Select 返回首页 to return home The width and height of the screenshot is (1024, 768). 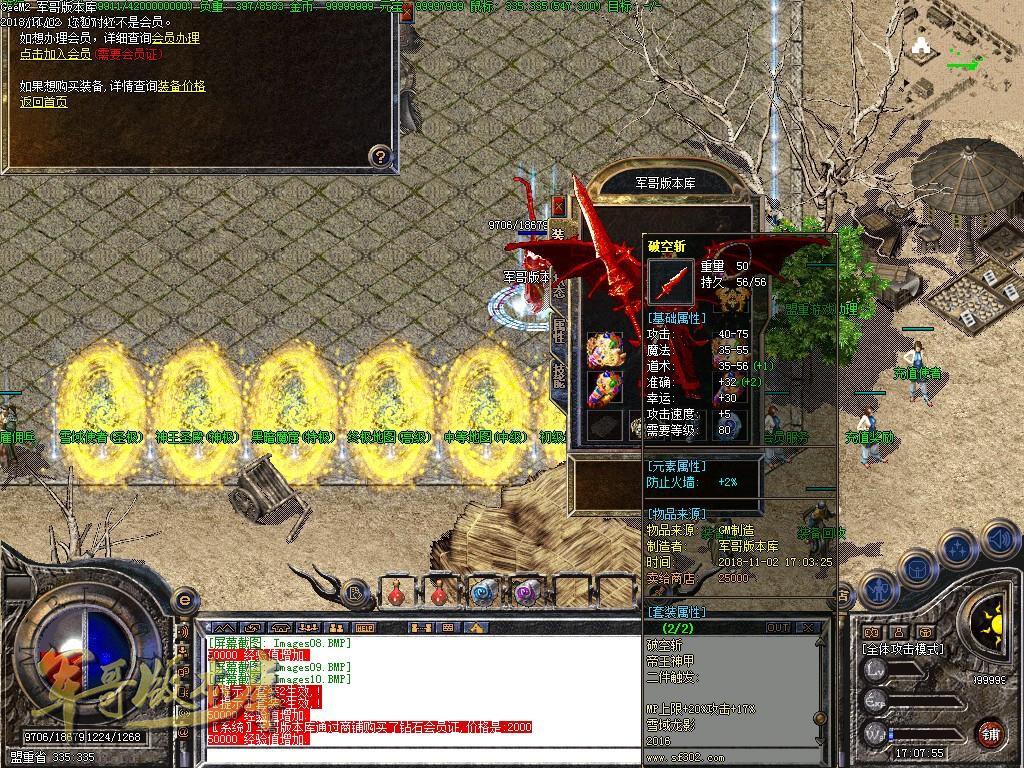point(43,102)
